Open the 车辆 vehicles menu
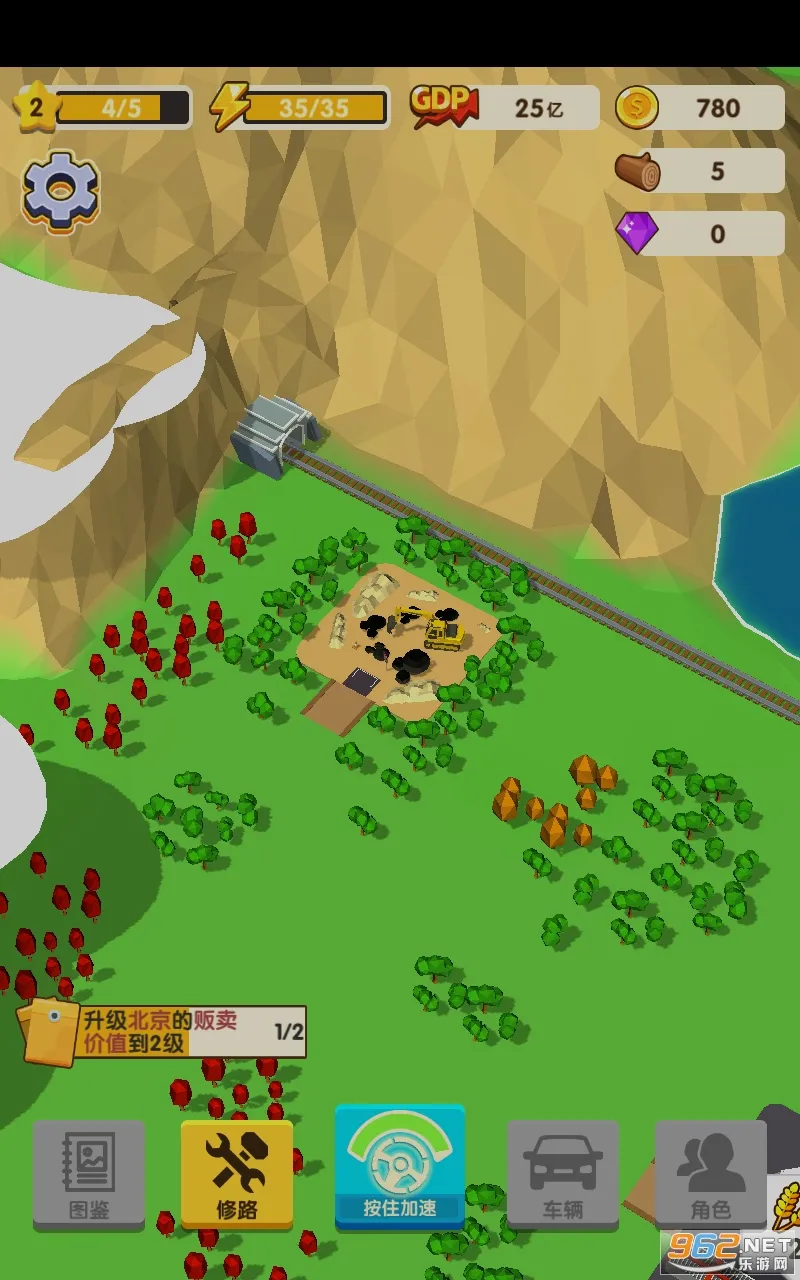The width and height of the screenshot is (800, 1280). [563, 1173]
